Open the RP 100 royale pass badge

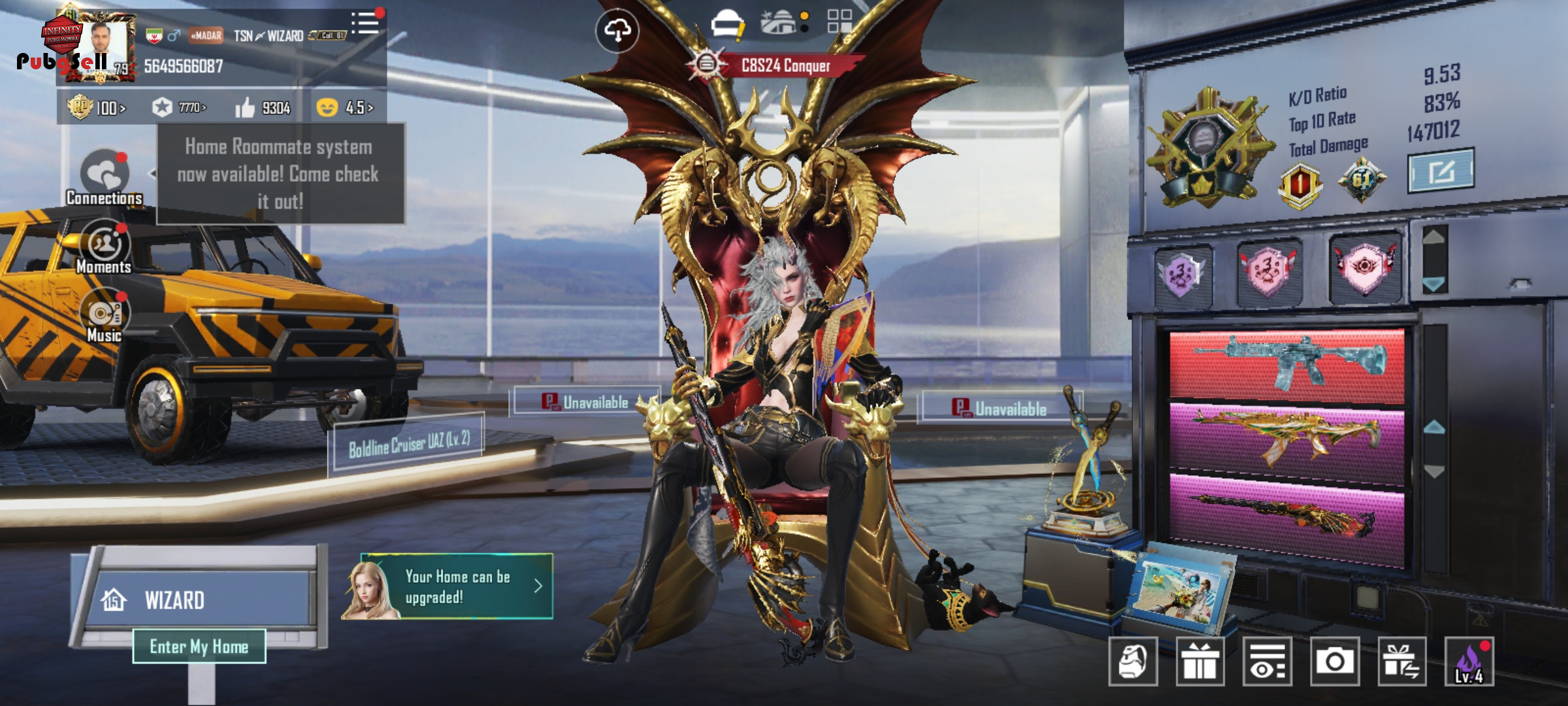97,107
